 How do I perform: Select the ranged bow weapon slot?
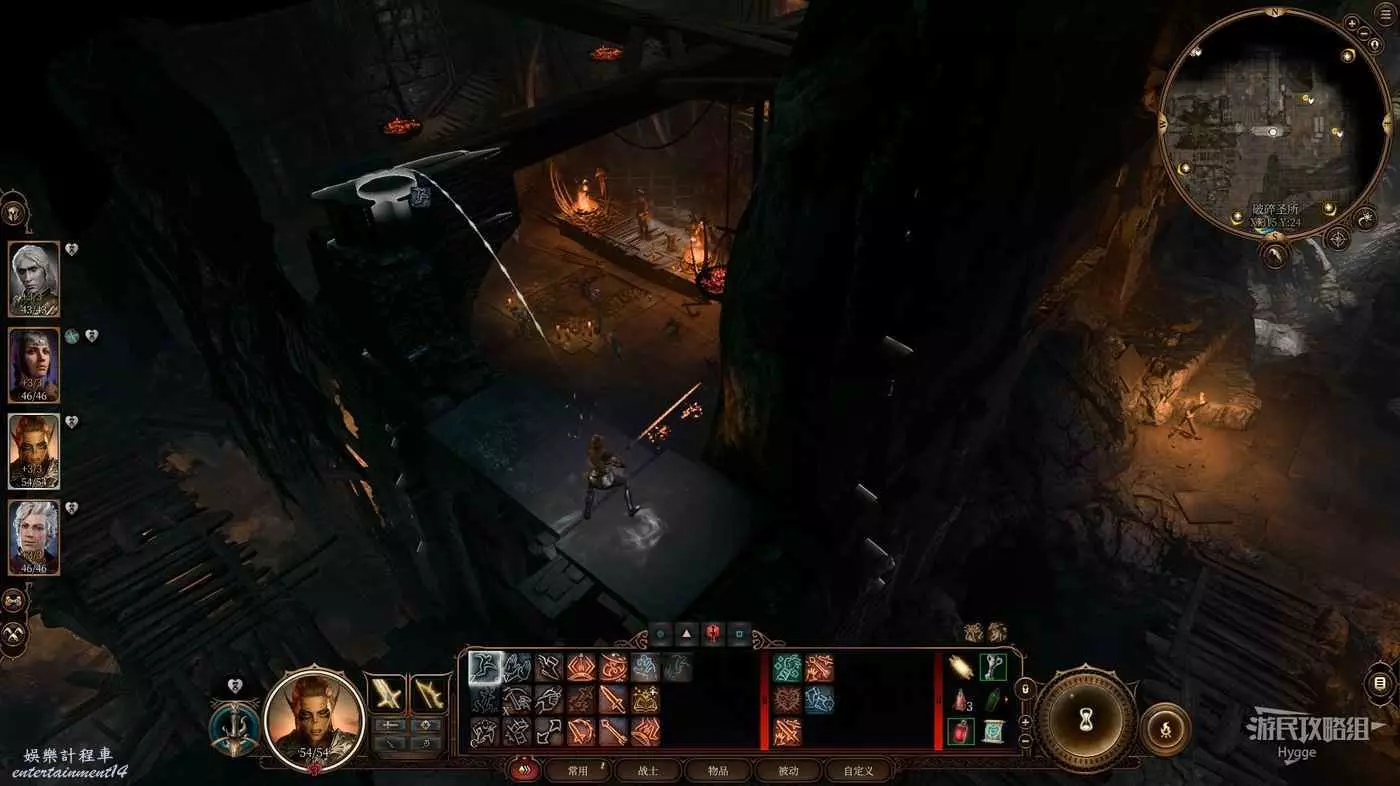[x=429, y=692]
